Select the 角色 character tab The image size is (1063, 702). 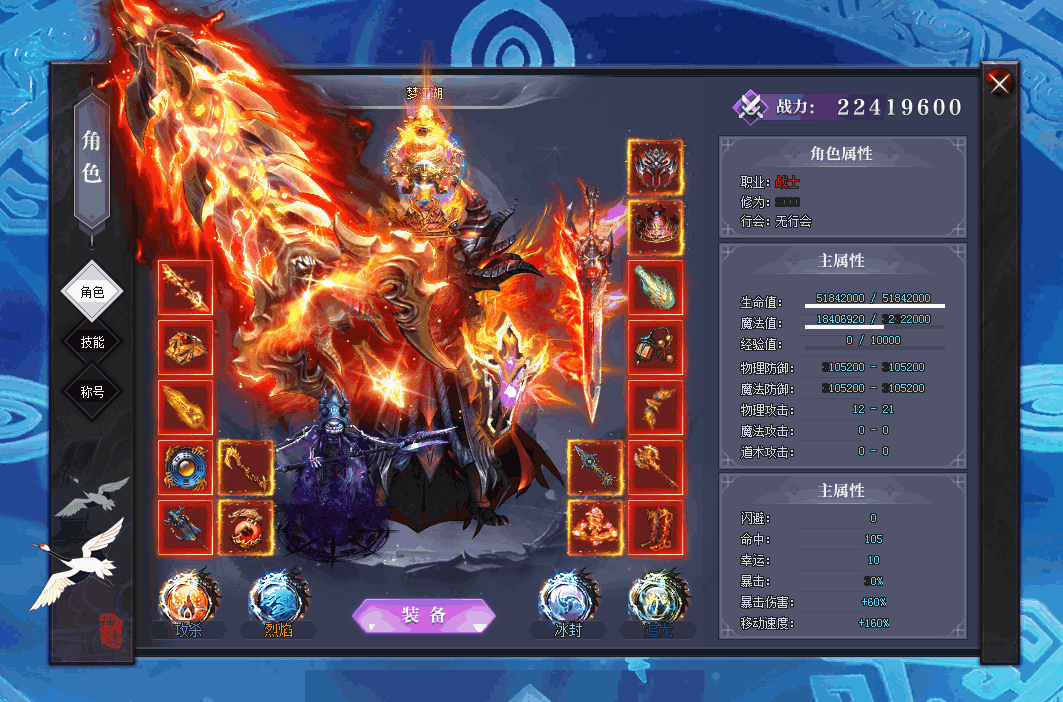click(92, 292)
